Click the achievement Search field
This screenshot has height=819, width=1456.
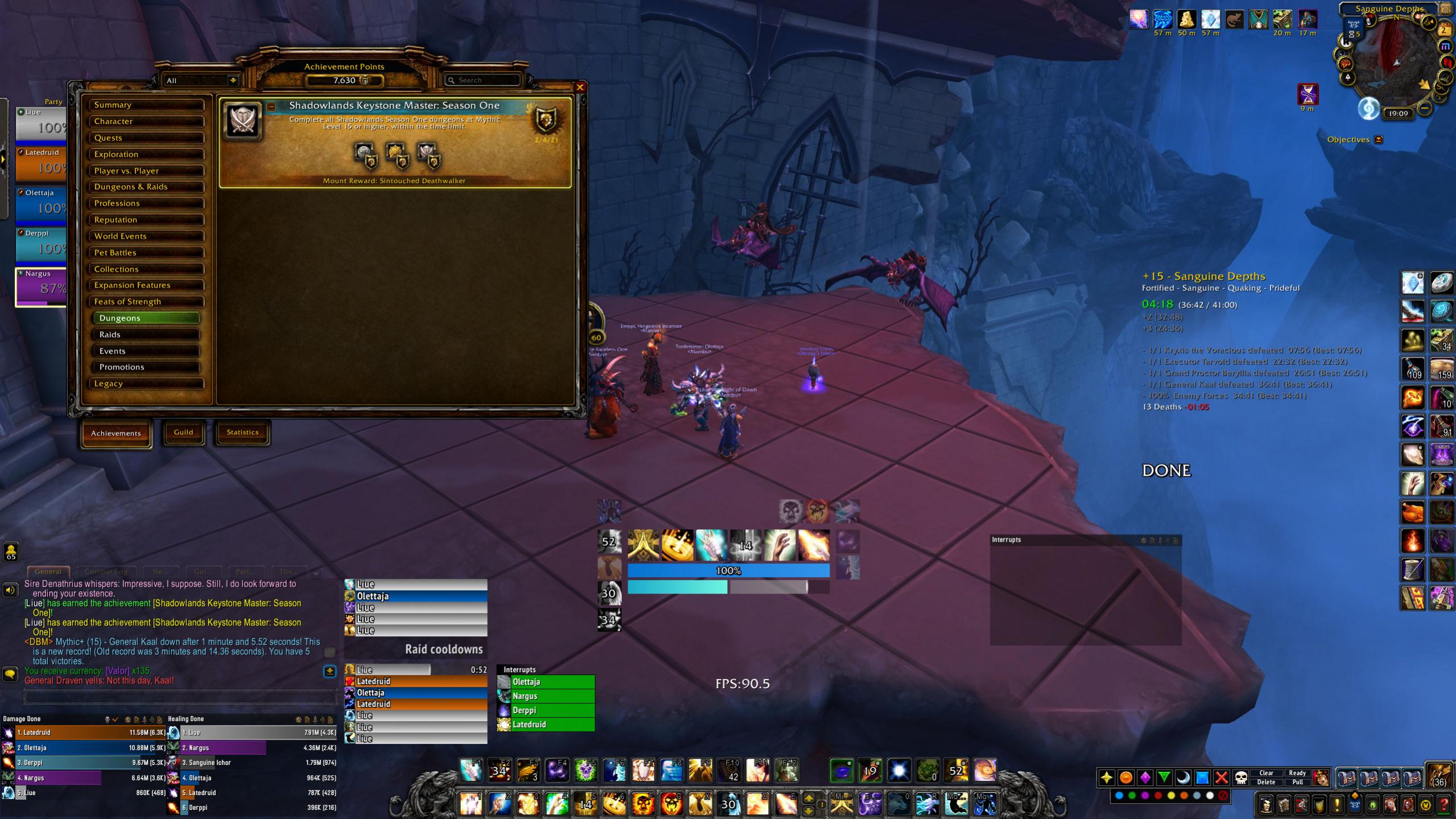click(484, 80)
